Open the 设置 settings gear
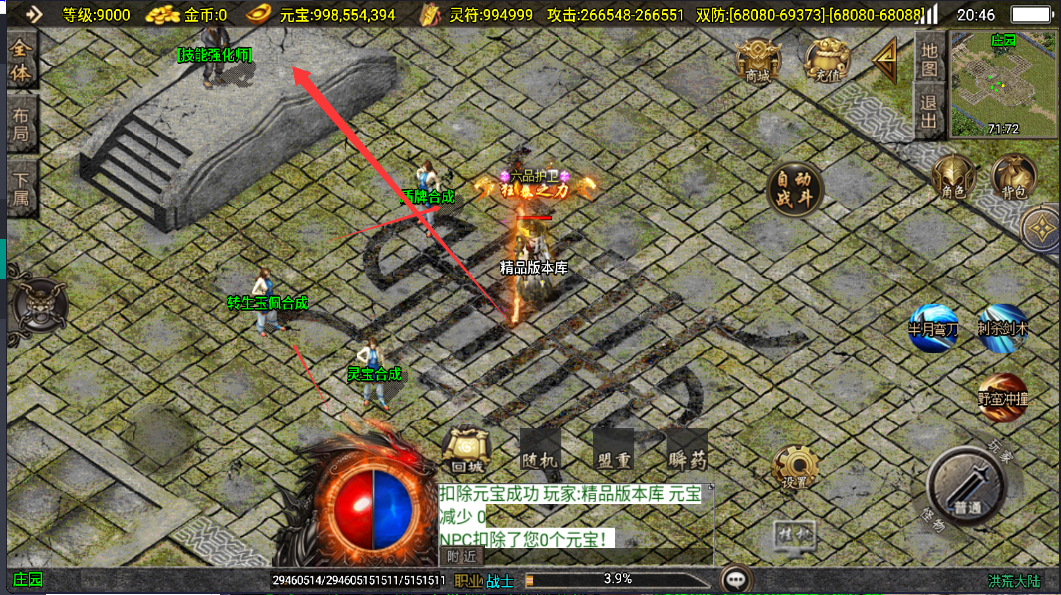The width and height of the screenshot is (1061, 595). [x=795, y=466]
